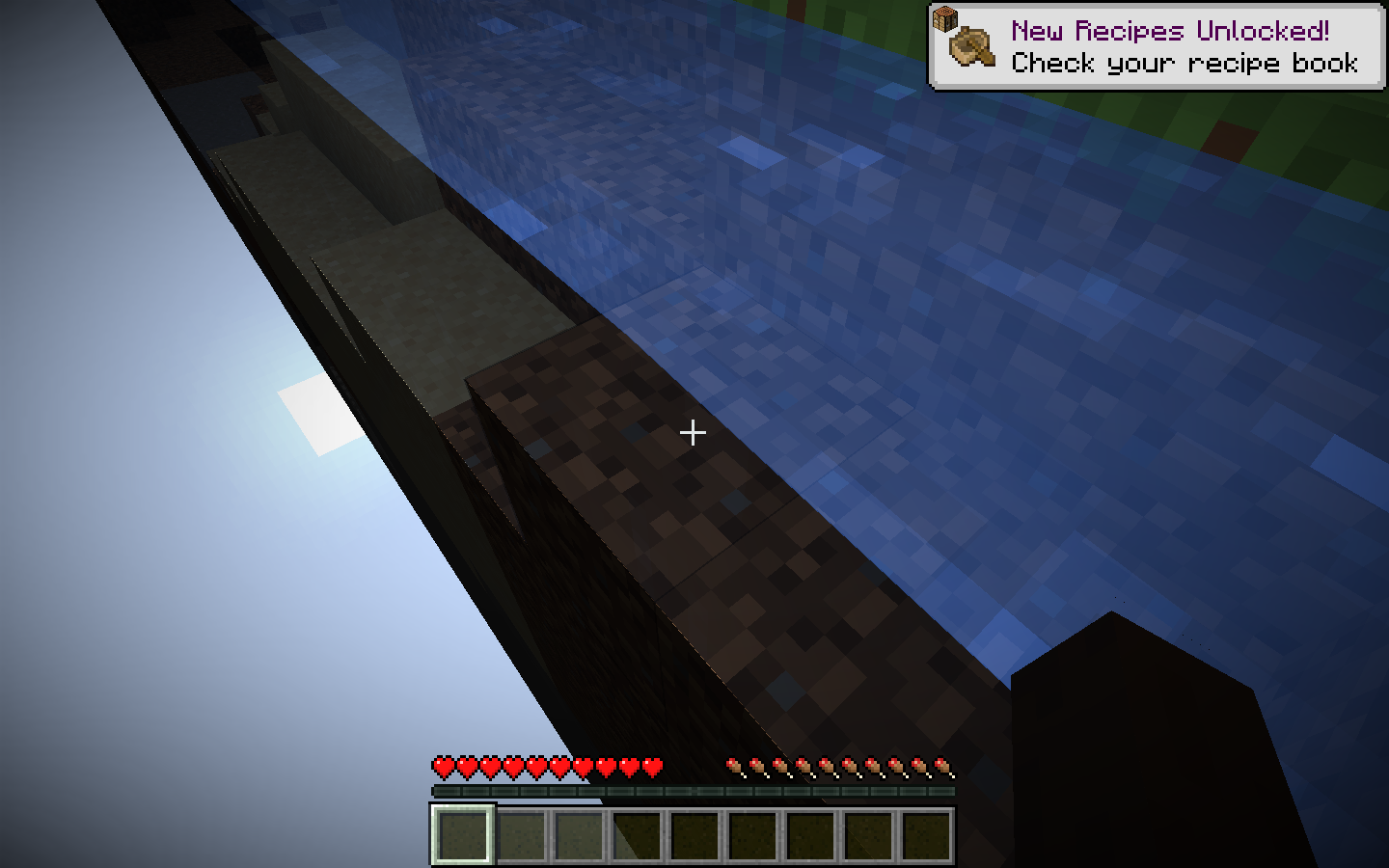
Task: Click the leftmost drumstick in the hunger bar
Action: [x=736, y=766]
